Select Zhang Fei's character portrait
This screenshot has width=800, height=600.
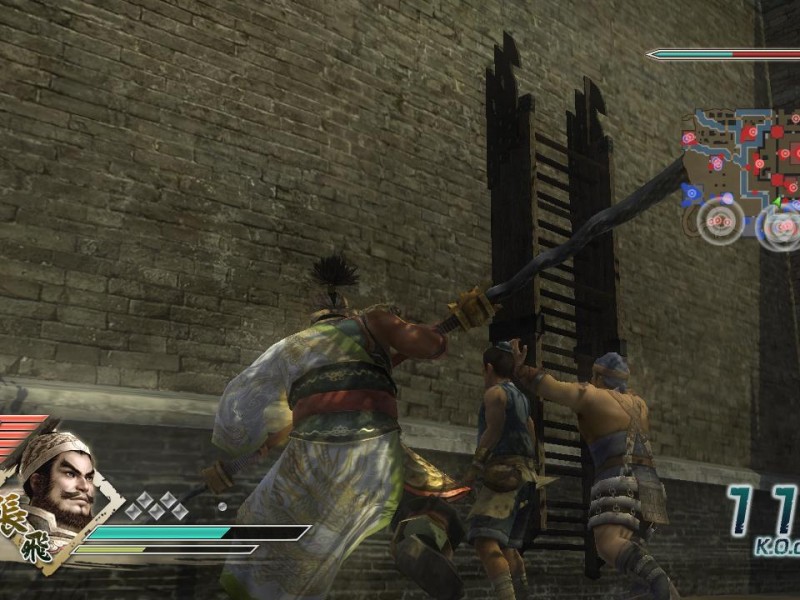click(x=58, y=484)
